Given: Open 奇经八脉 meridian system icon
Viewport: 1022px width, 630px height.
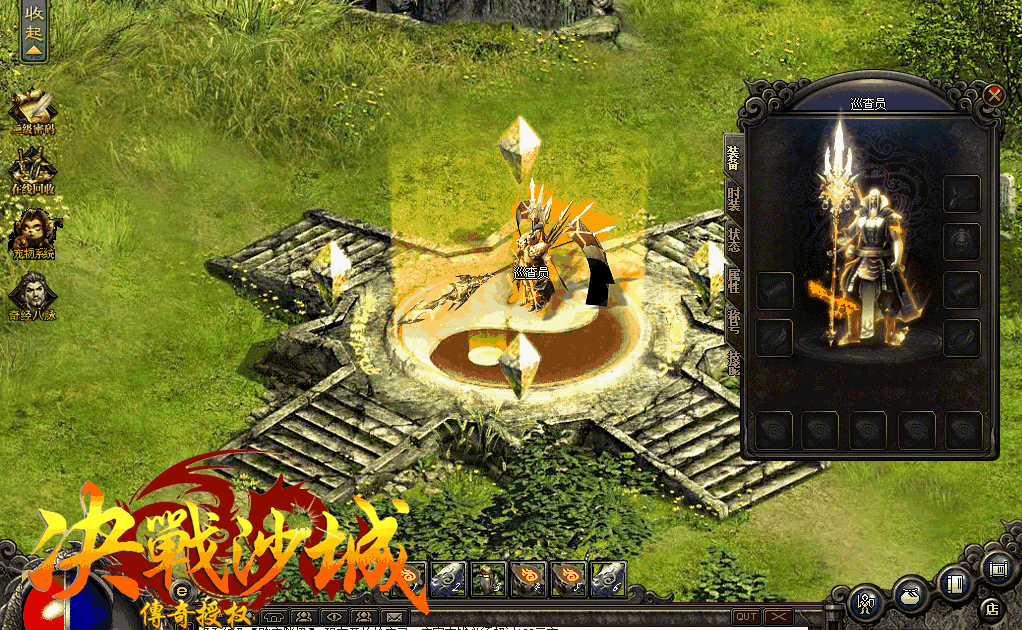Looking at the screenshot, I should click(x=33, y=295).
